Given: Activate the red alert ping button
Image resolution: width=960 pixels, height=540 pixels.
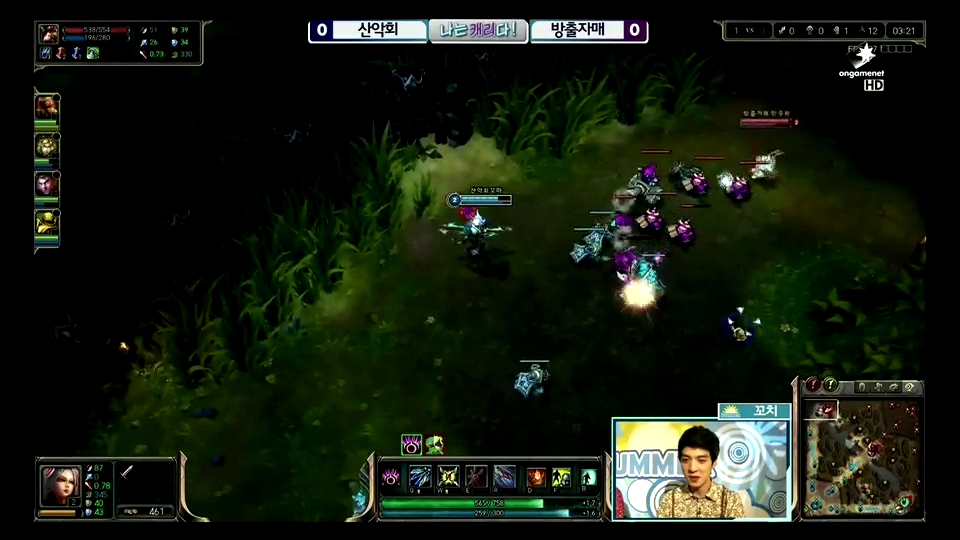Looking at the screenshot, I should click(813, 384).
